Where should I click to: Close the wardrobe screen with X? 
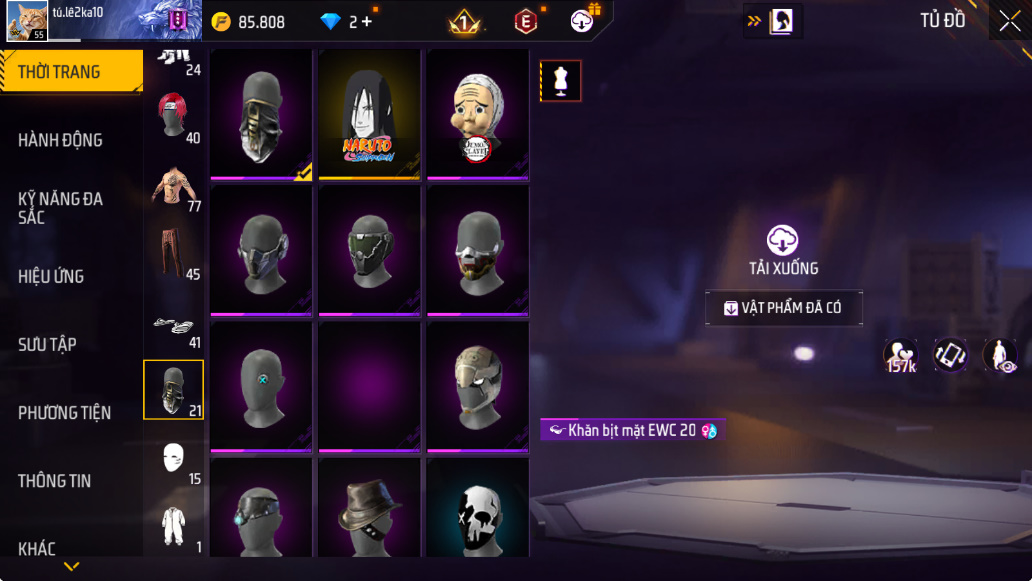[x=1009, y=21]
